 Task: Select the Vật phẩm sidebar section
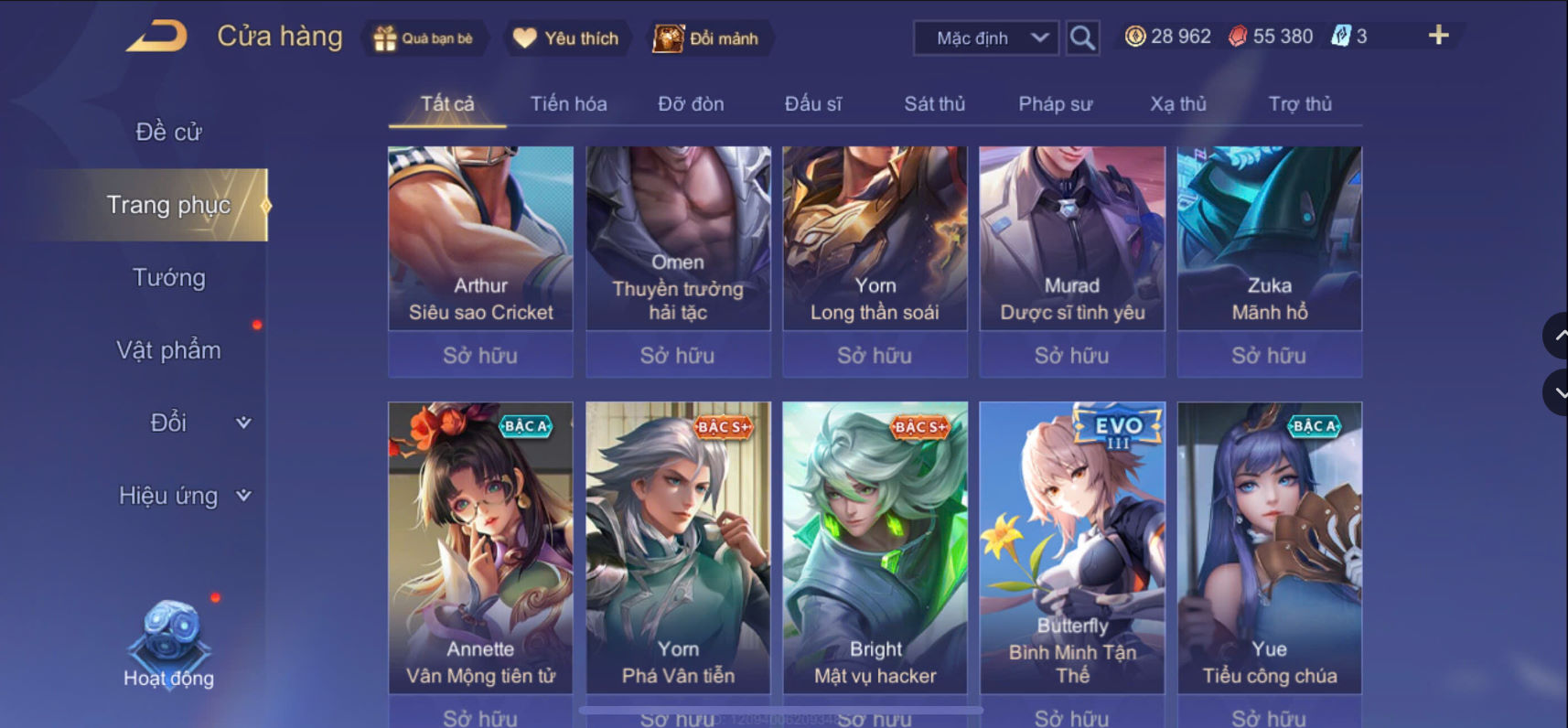click(x=168, y=349)
